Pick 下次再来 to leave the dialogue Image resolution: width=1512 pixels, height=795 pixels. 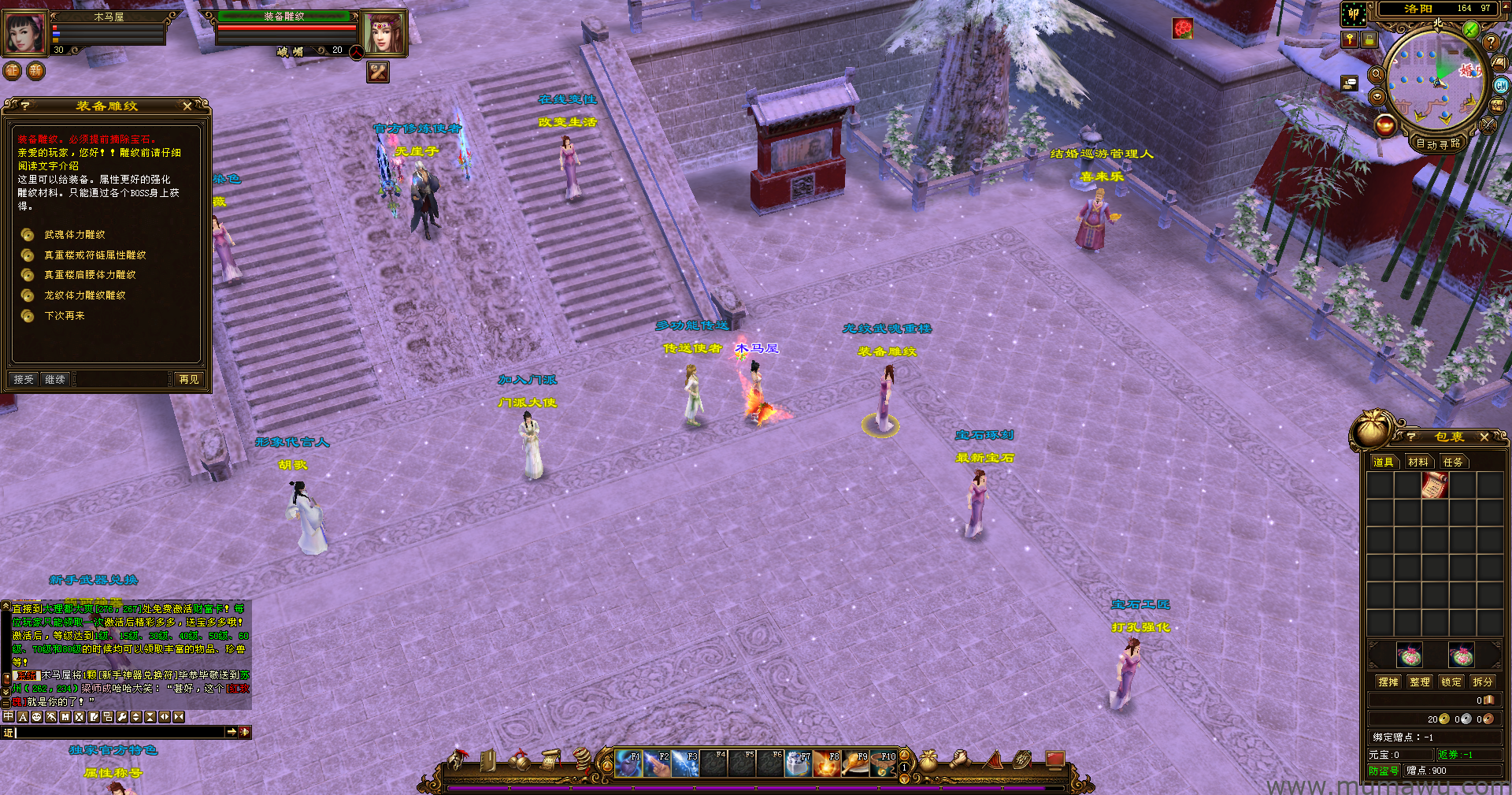(x=65, y=316)
